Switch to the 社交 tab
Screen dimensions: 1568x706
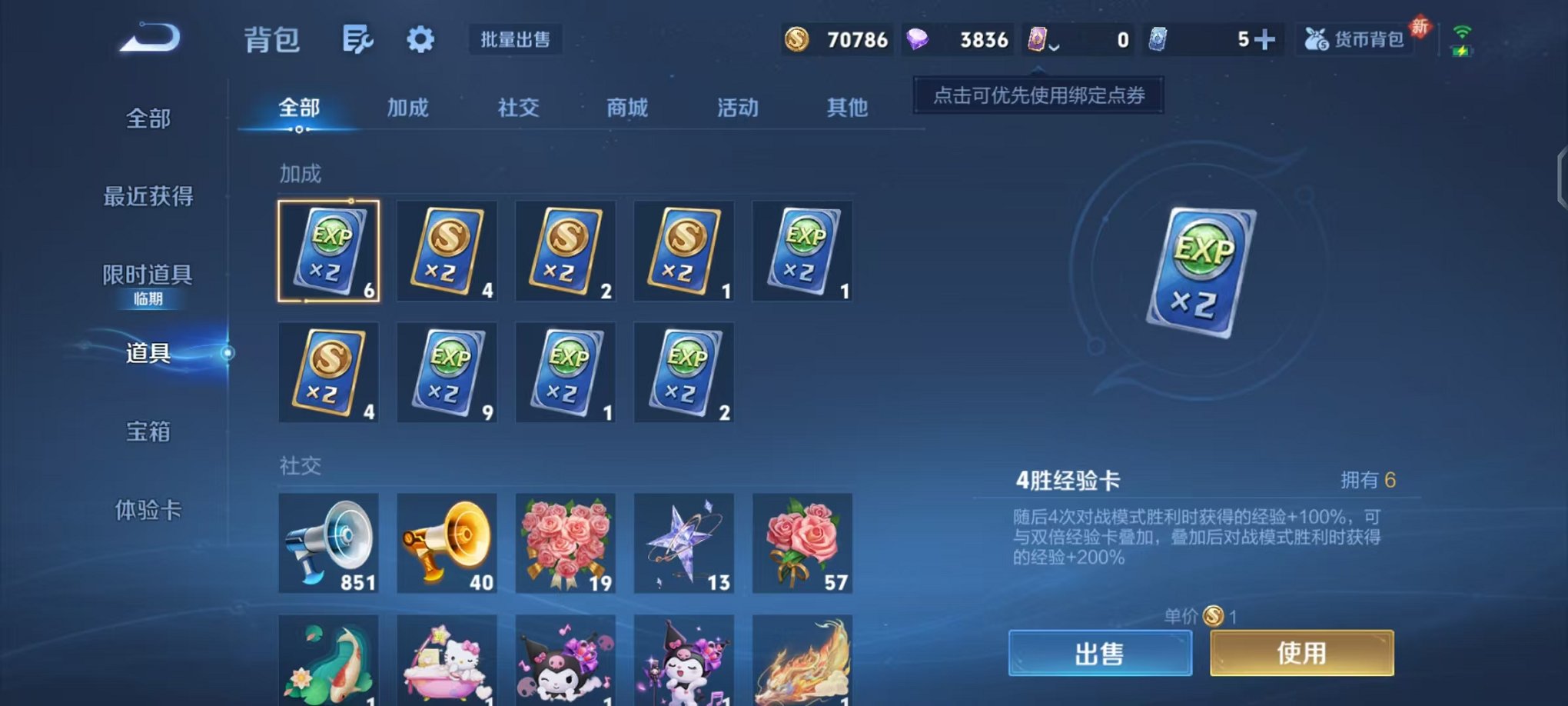tap(518, 108)
